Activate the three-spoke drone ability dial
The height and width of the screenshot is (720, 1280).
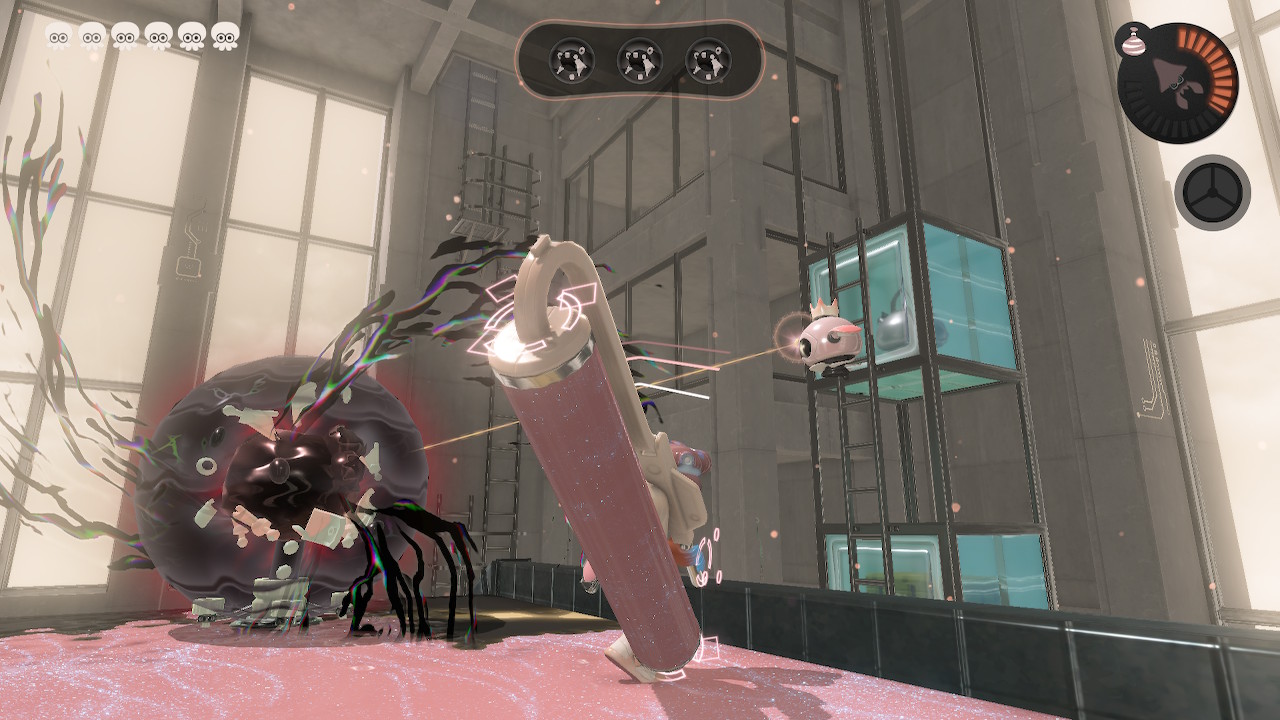click(x=1212, y=191)
